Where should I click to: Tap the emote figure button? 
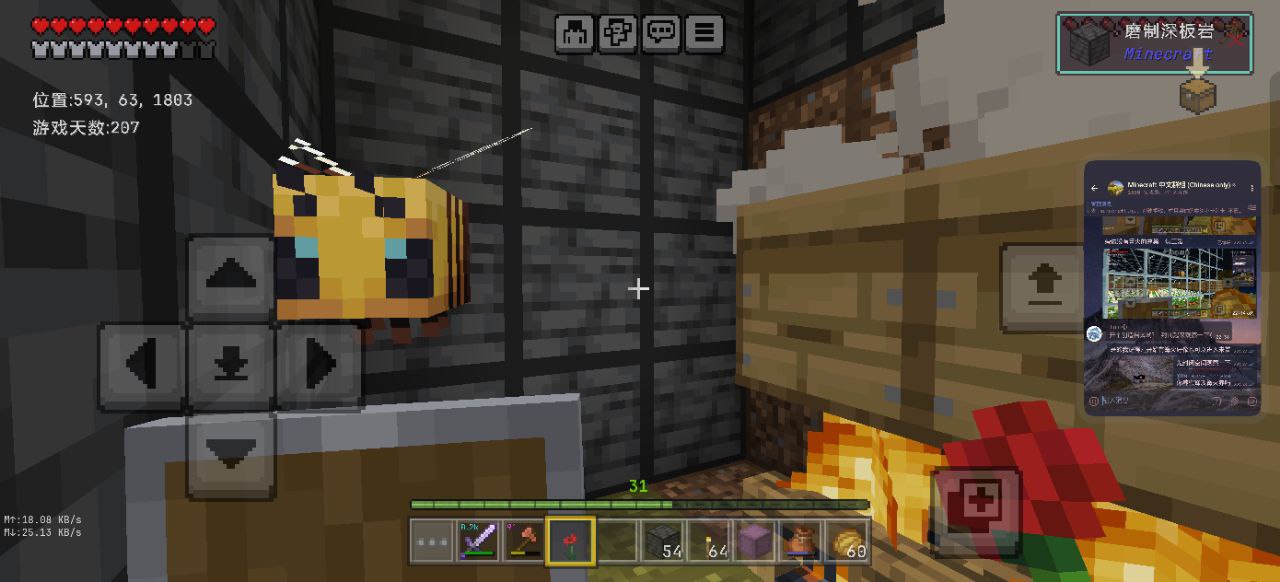tap(617, 34)
